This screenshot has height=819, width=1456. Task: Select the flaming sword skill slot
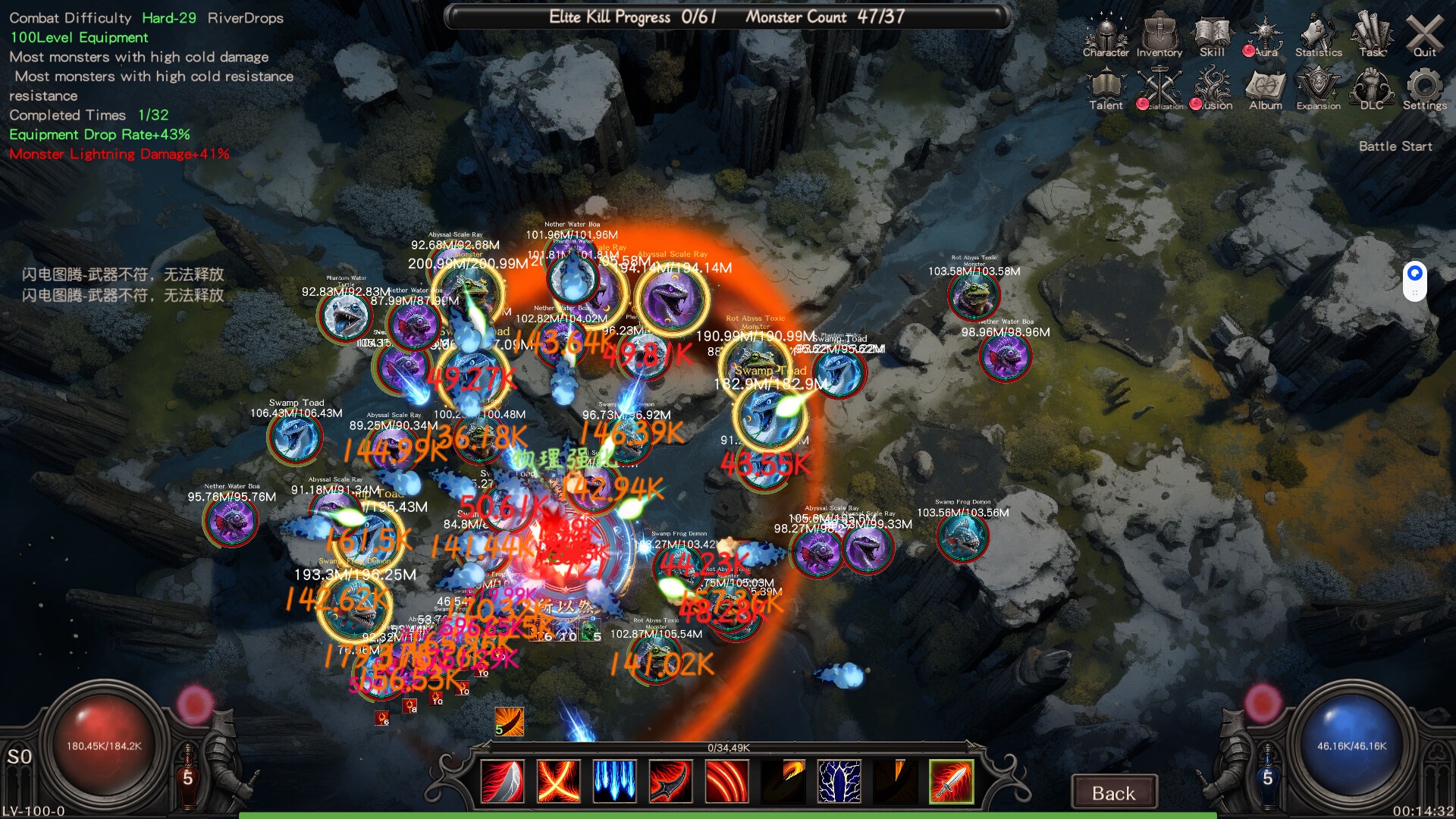tap(951, 781)
